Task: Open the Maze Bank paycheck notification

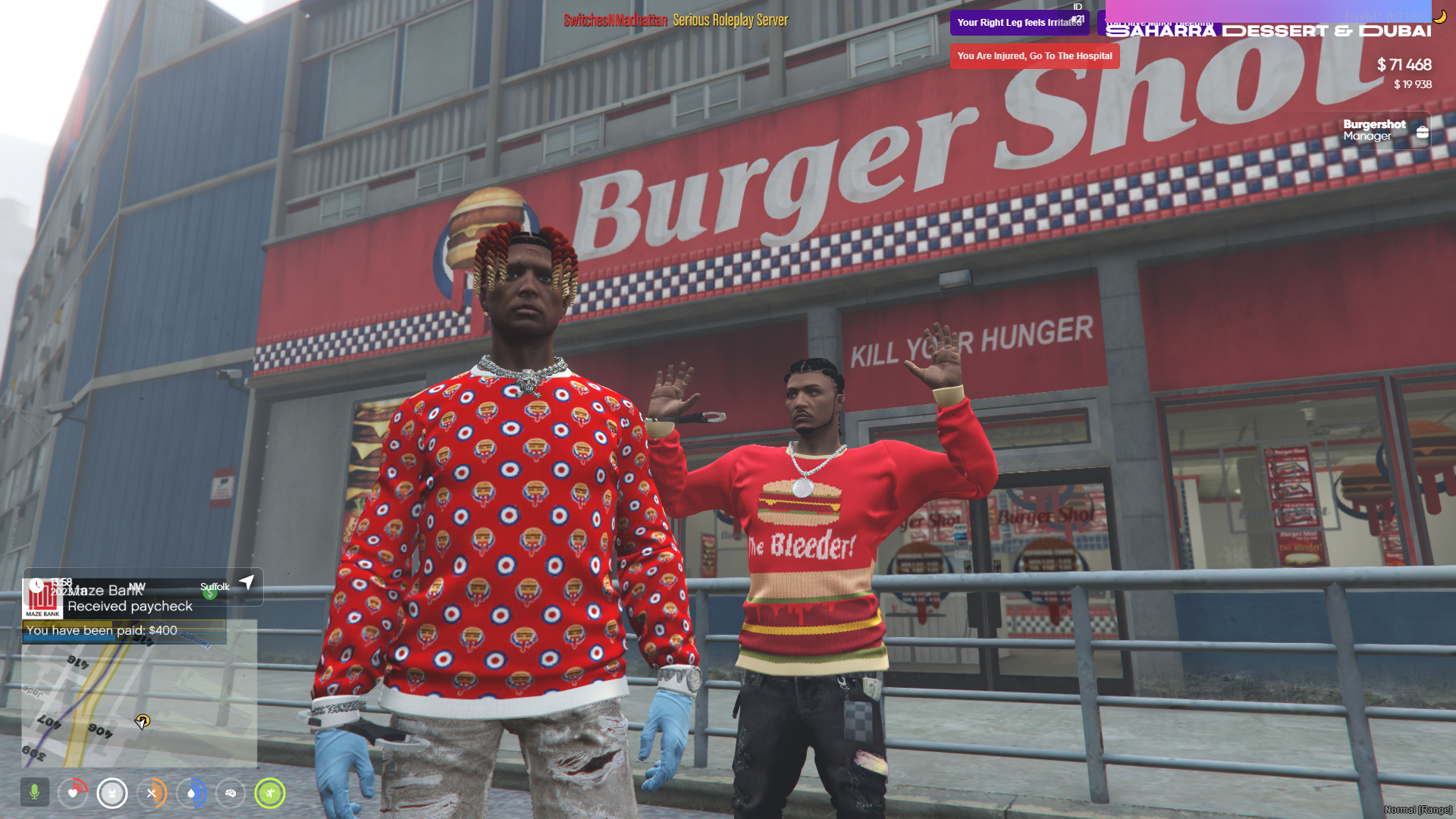Action: (x=125, y=607)
